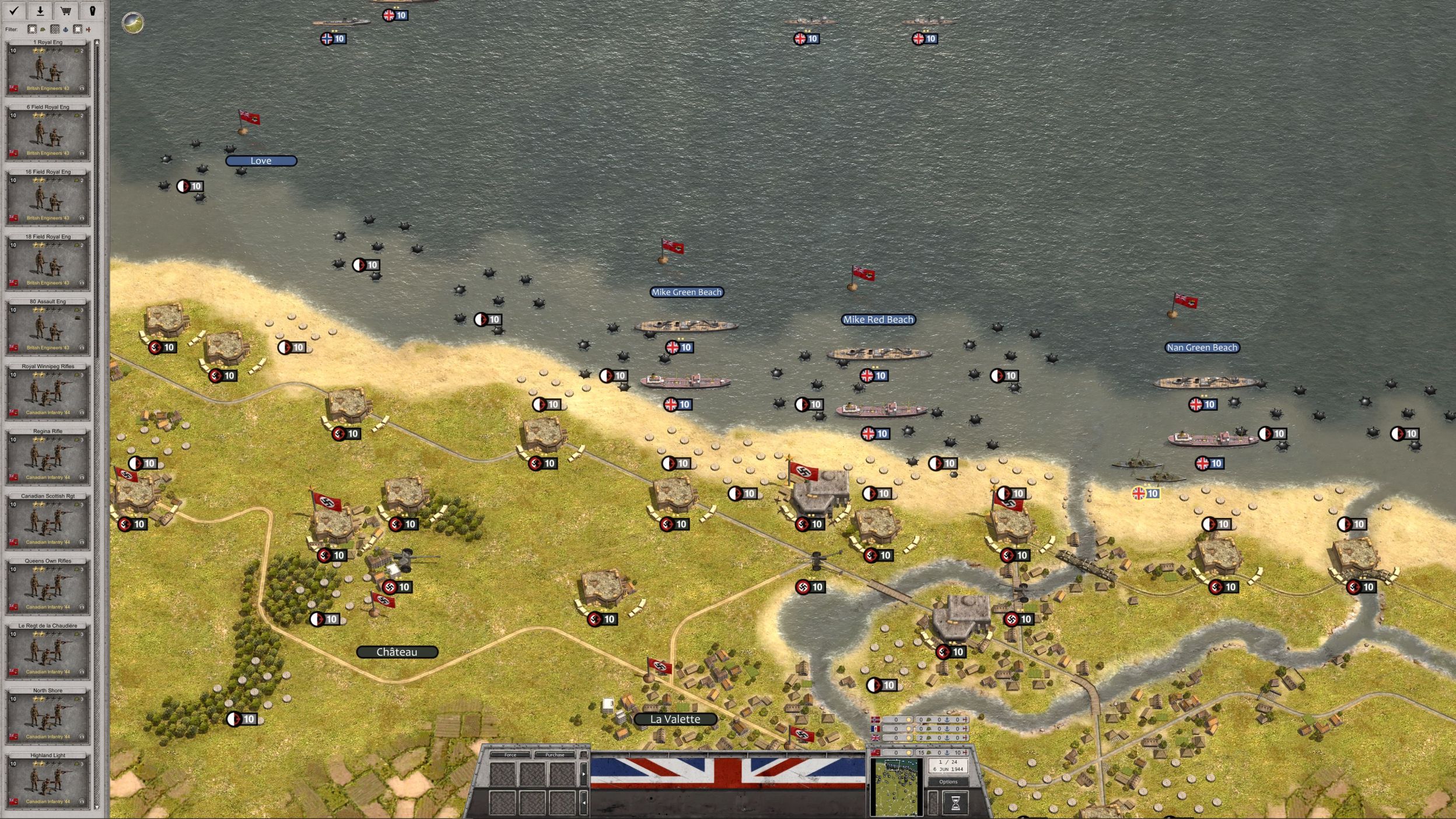Select the 80 Assault Eng unit card
1456x819 pixels.
pos(48,327)
